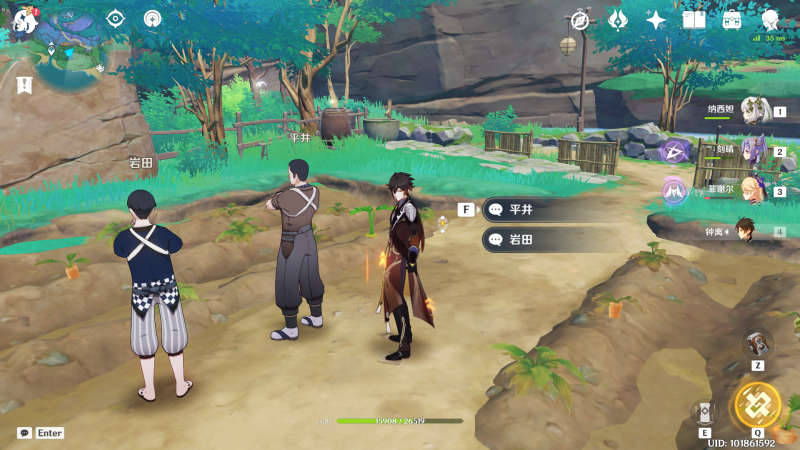800x450 pixels.
Task: Open the inventory backpack
Action: [732, 20]
